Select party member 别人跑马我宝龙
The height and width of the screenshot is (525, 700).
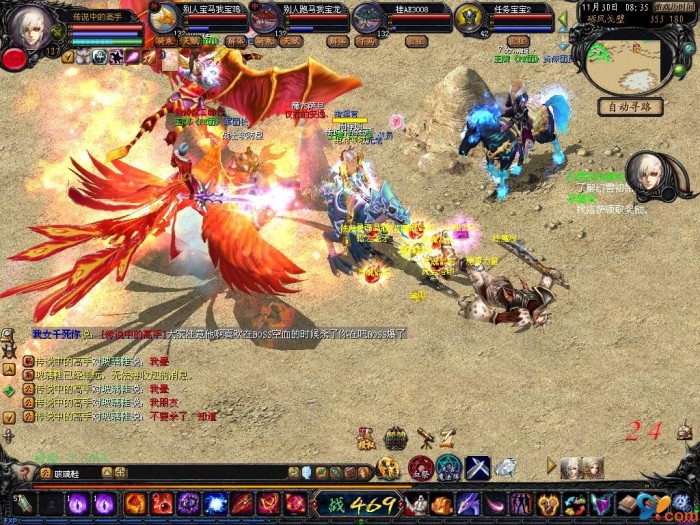click(265, 18)
